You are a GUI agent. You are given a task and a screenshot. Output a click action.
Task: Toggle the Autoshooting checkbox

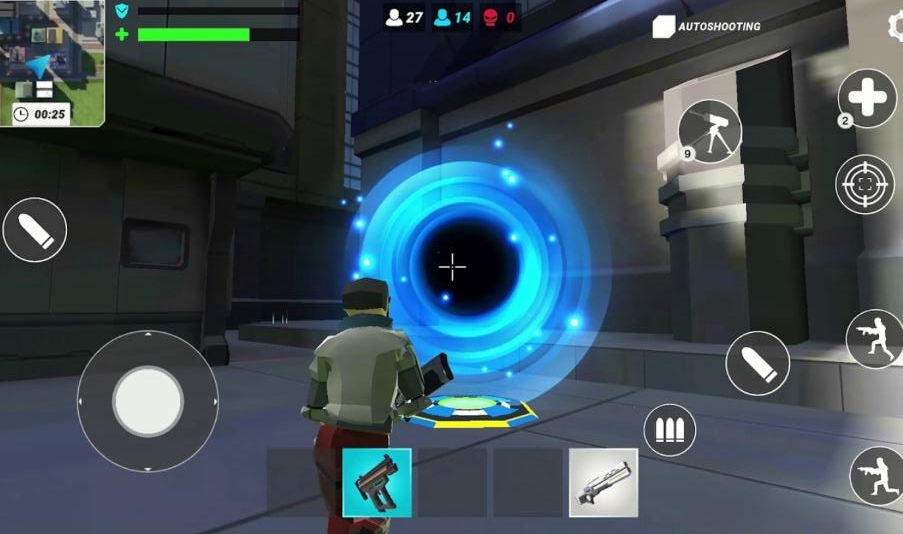(x=664, y=27)
